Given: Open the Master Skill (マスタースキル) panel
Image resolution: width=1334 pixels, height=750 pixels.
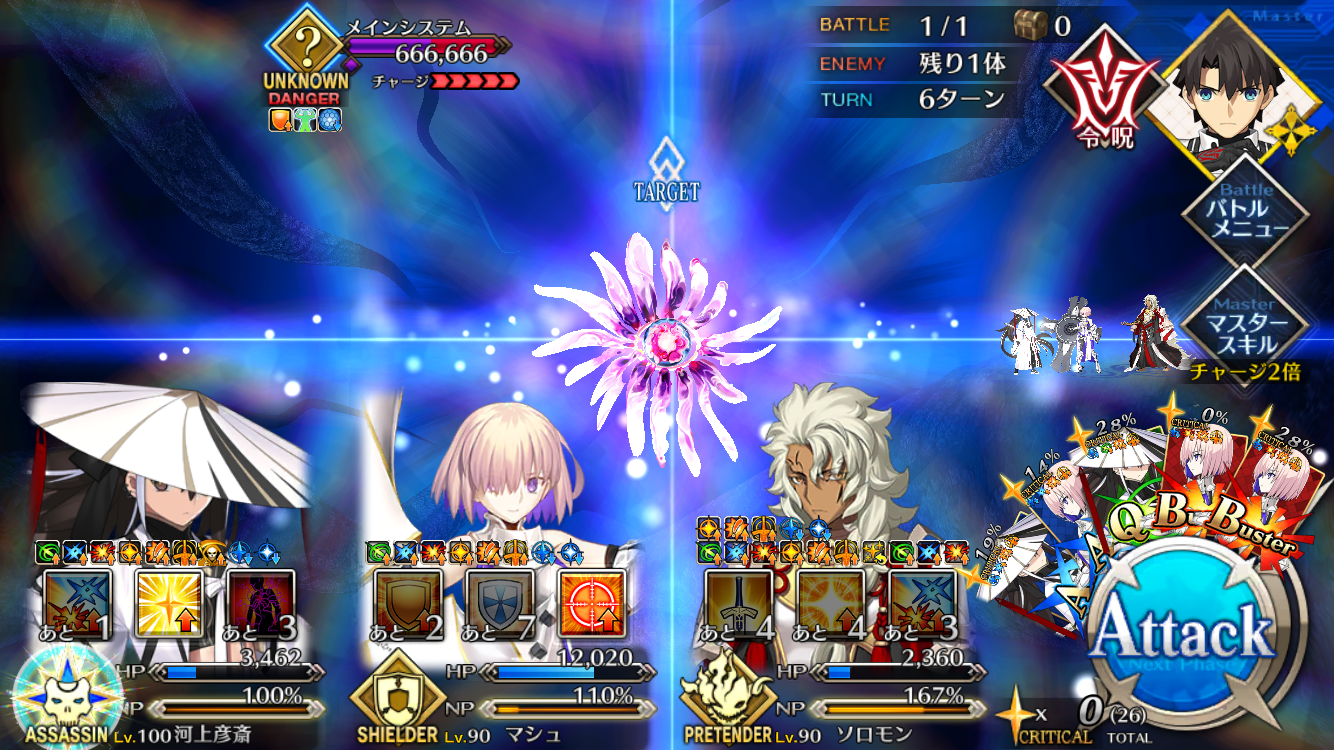Looking at the screenshot, I should pyautogui.click(x=1244, y=325).
